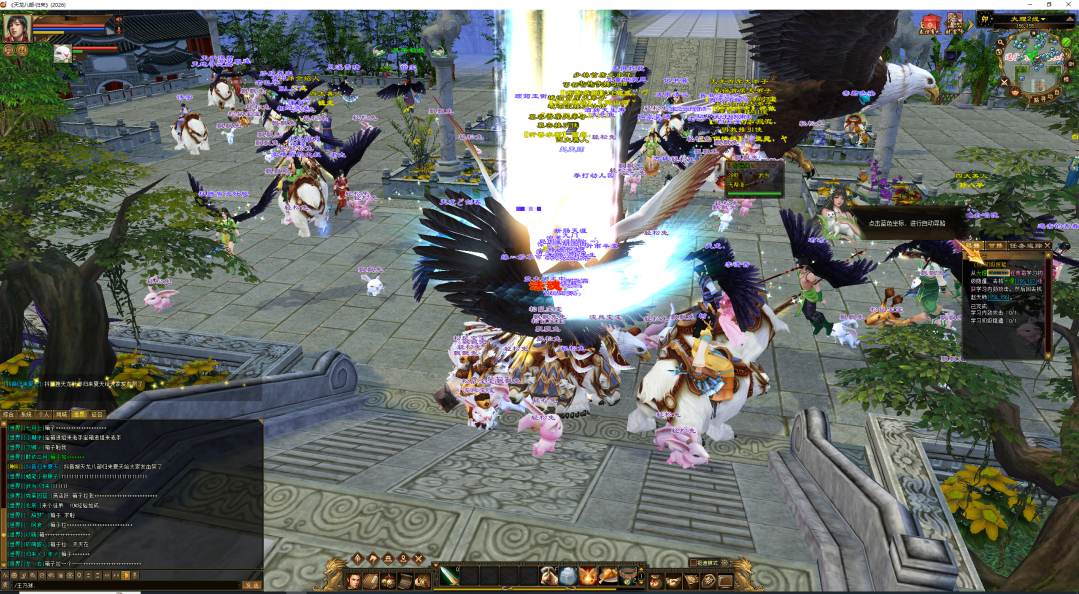Switch to the 帮派 chat tab

point(97,412)
